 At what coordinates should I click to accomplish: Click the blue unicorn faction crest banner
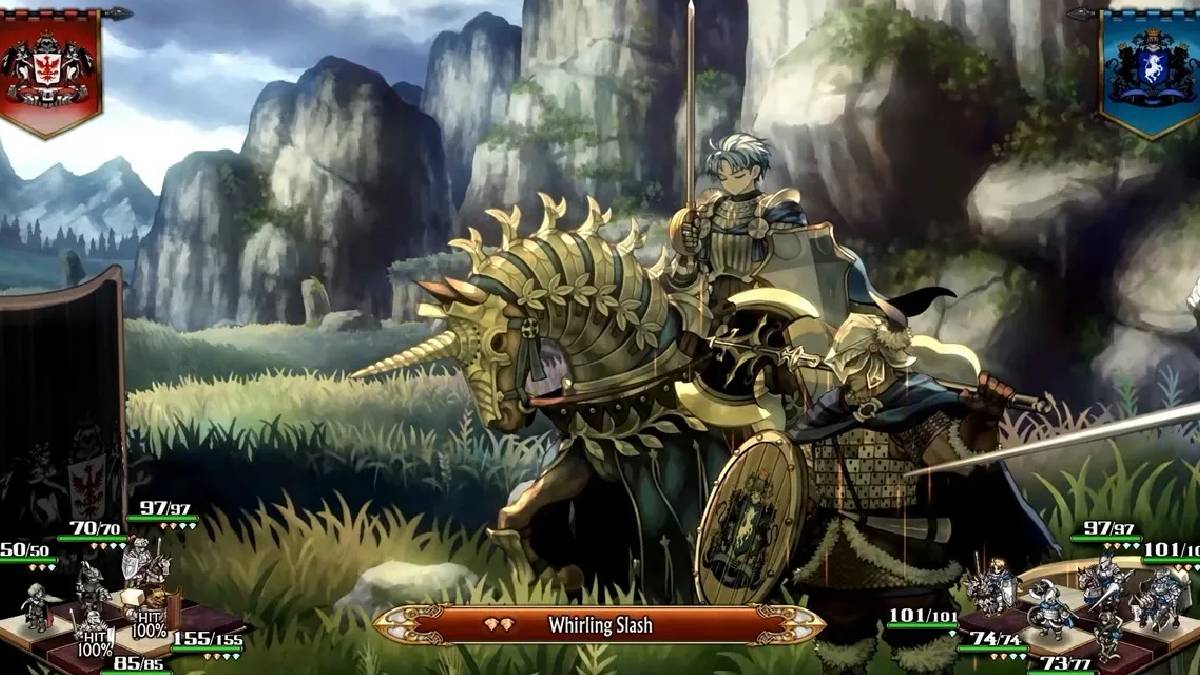click(x=1150, y=68)
